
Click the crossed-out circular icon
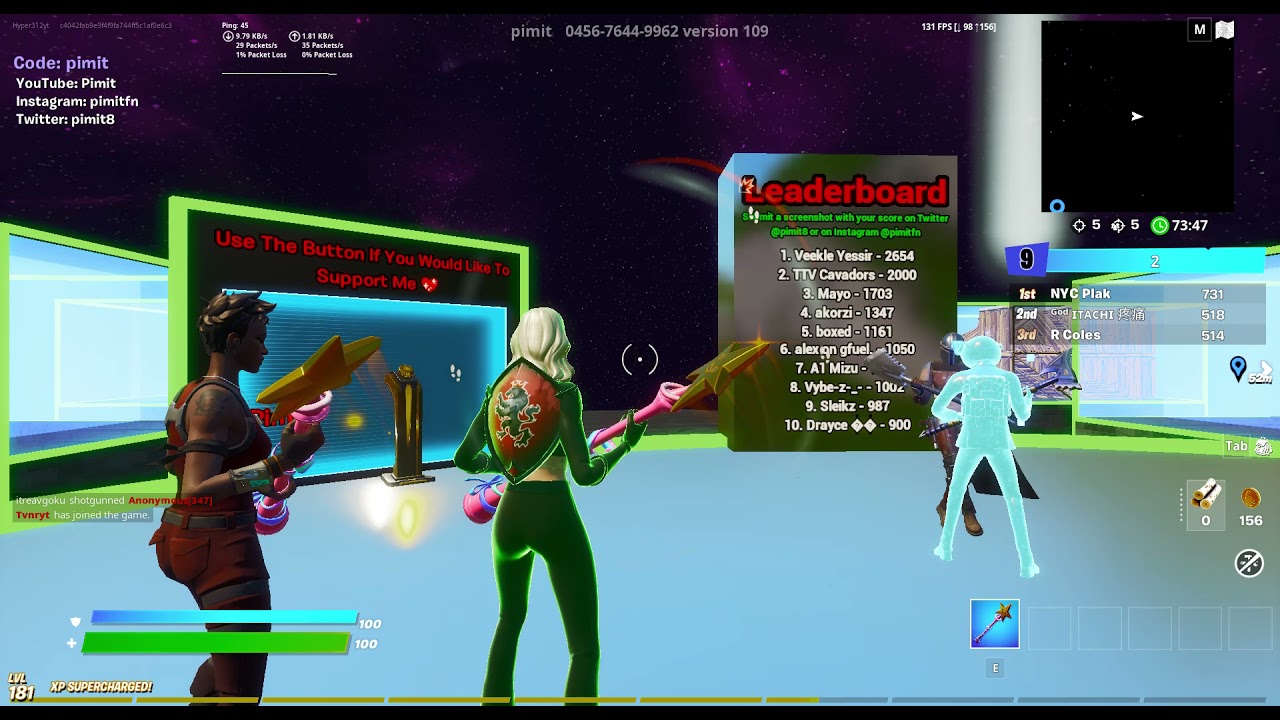click(x=1249, y=564)
